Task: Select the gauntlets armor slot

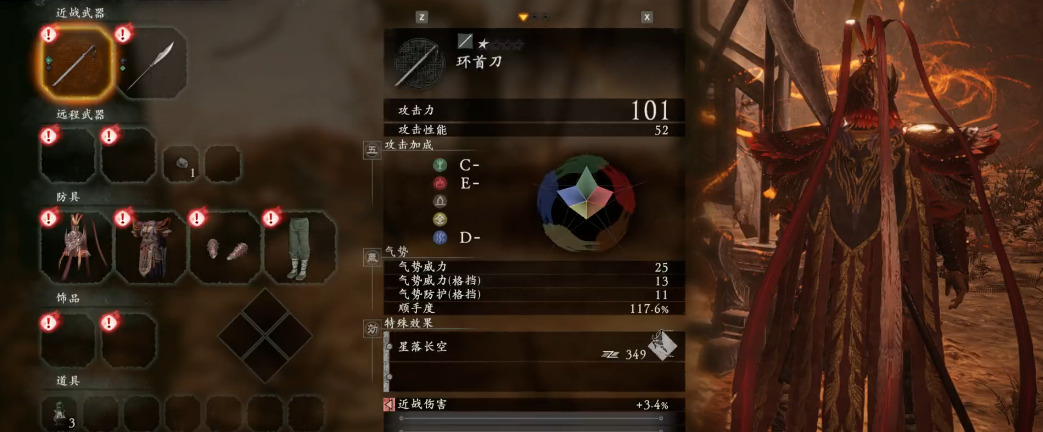Action: click(225, 246)
